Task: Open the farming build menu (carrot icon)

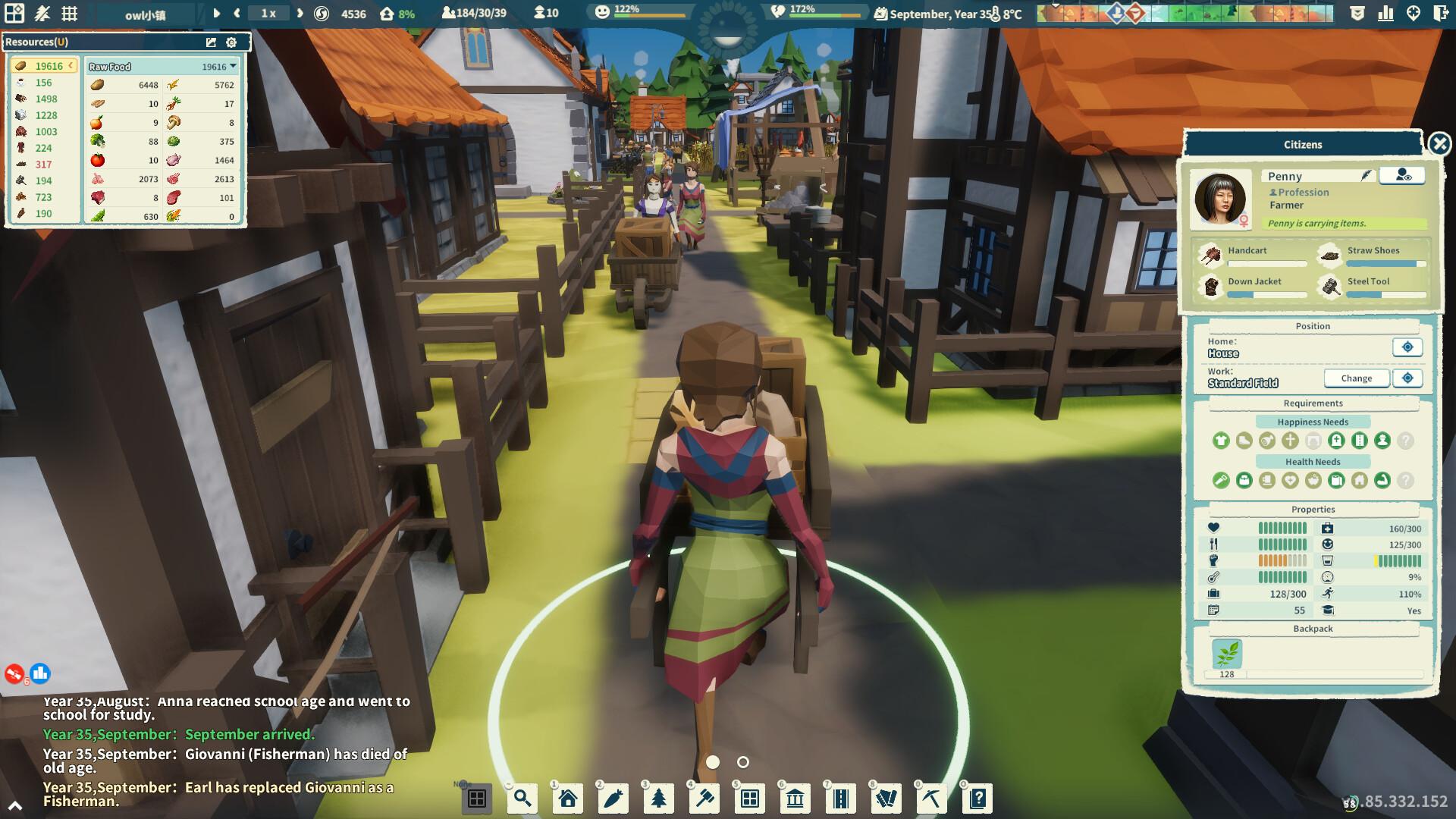Action: [x=614, y=798]
